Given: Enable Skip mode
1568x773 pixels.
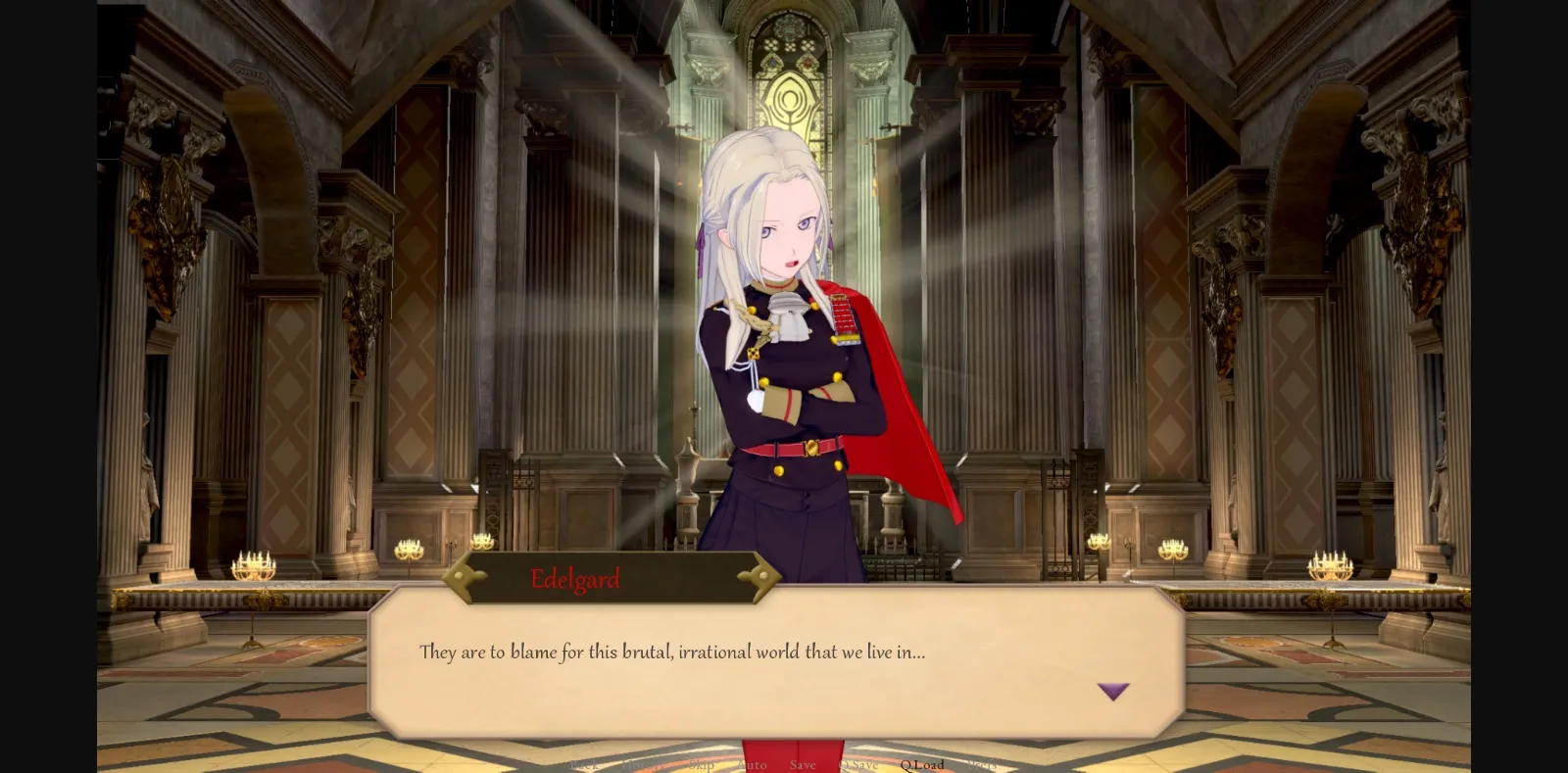Looking at the screenshot, I should pos(700,764).
